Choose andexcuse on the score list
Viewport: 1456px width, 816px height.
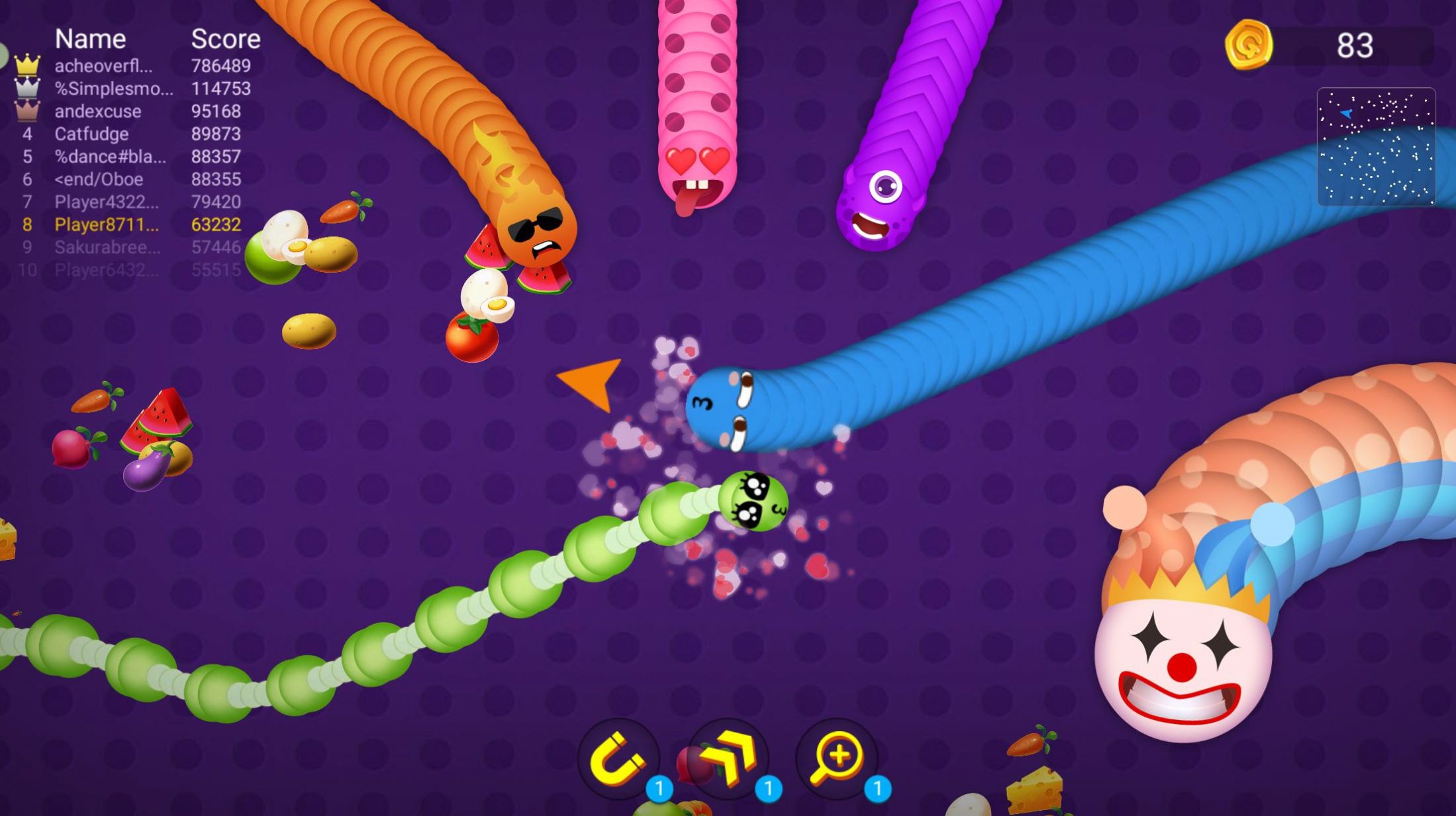click(x=98, y=111)
